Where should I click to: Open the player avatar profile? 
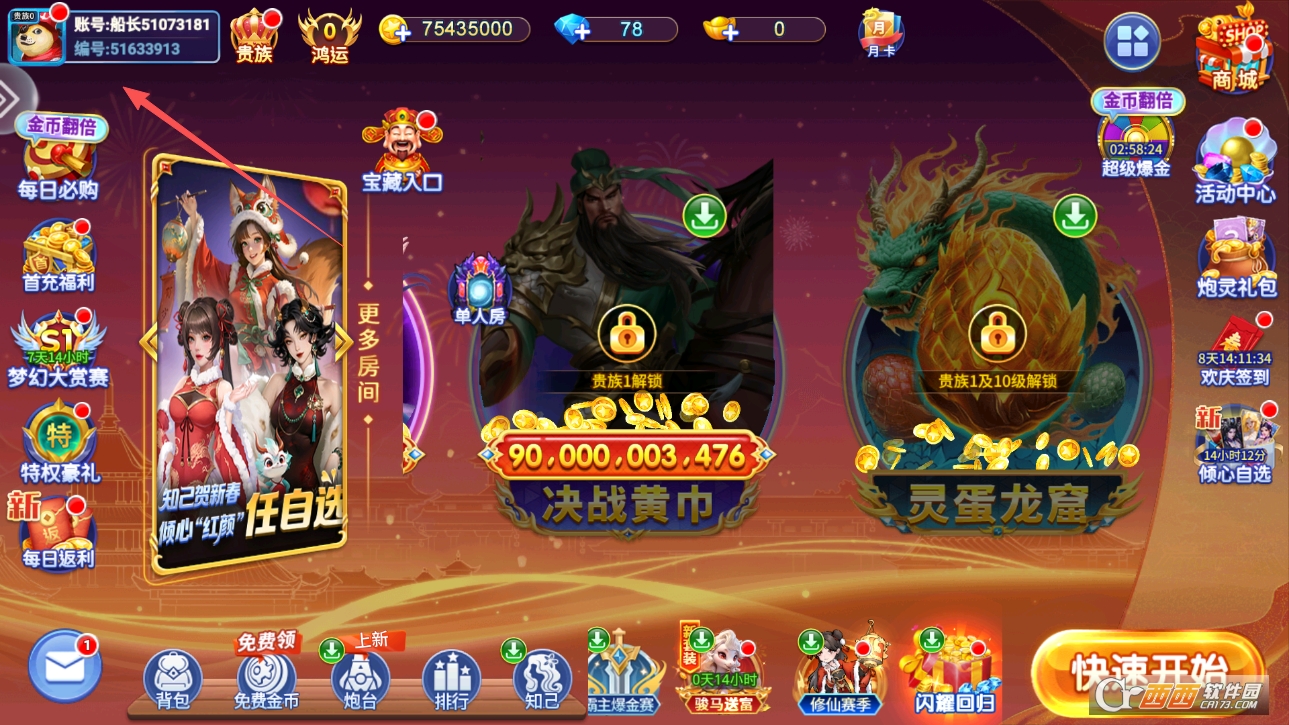[37, 36]
